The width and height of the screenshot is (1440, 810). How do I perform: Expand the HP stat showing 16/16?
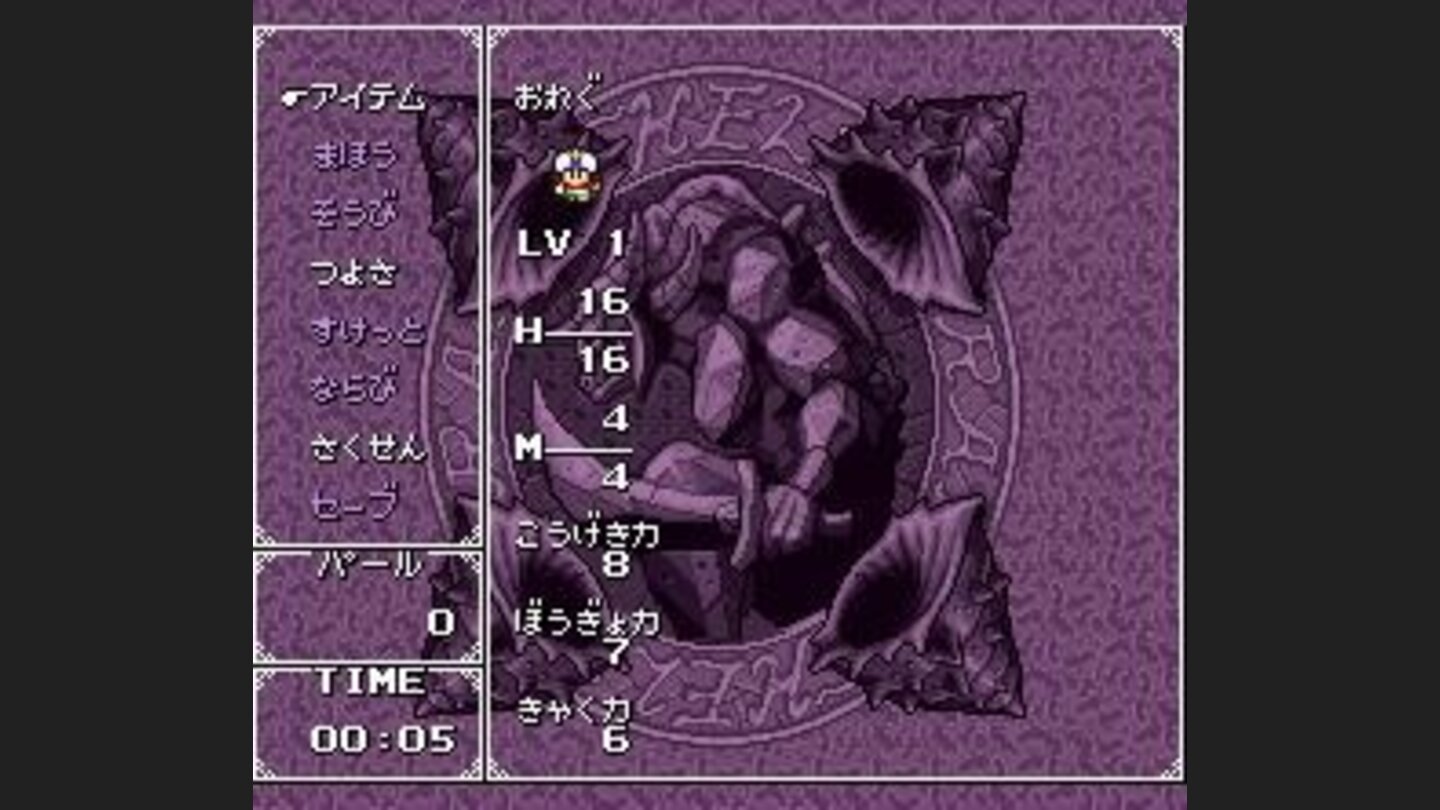(x=570, y=330)
